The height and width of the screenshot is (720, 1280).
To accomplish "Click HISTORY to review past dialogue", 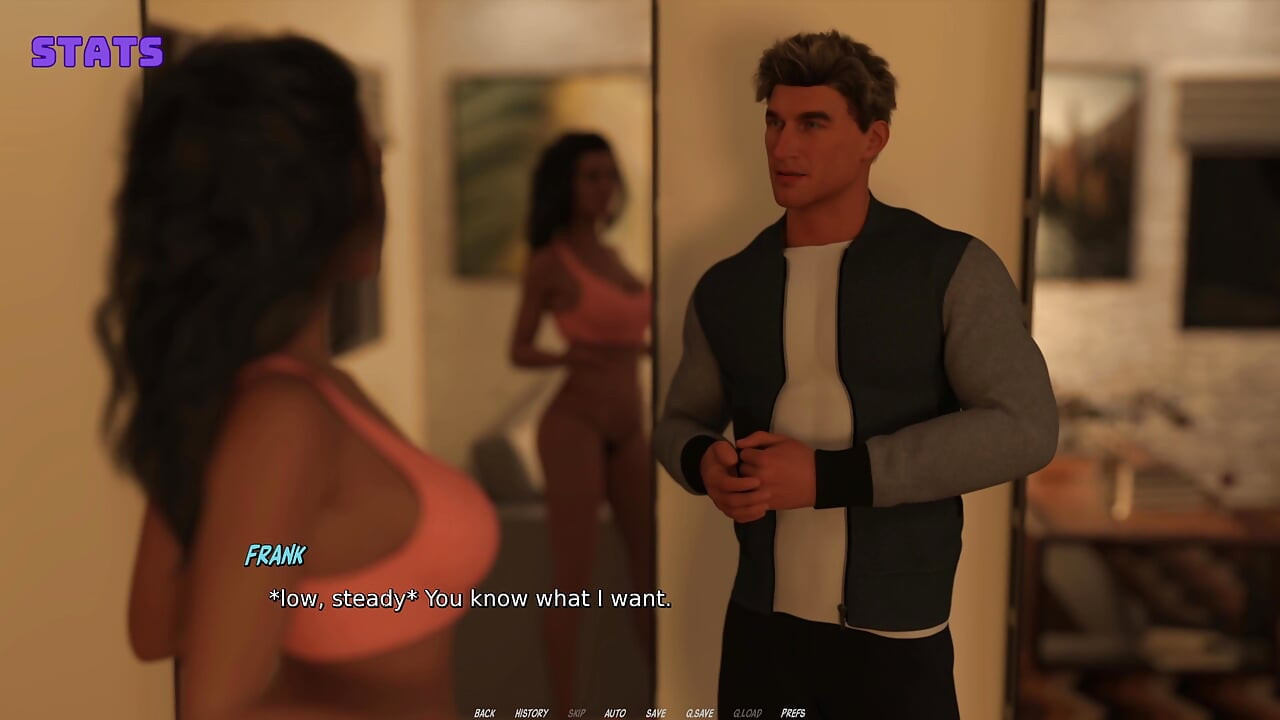I will click(x=533, y=712).
